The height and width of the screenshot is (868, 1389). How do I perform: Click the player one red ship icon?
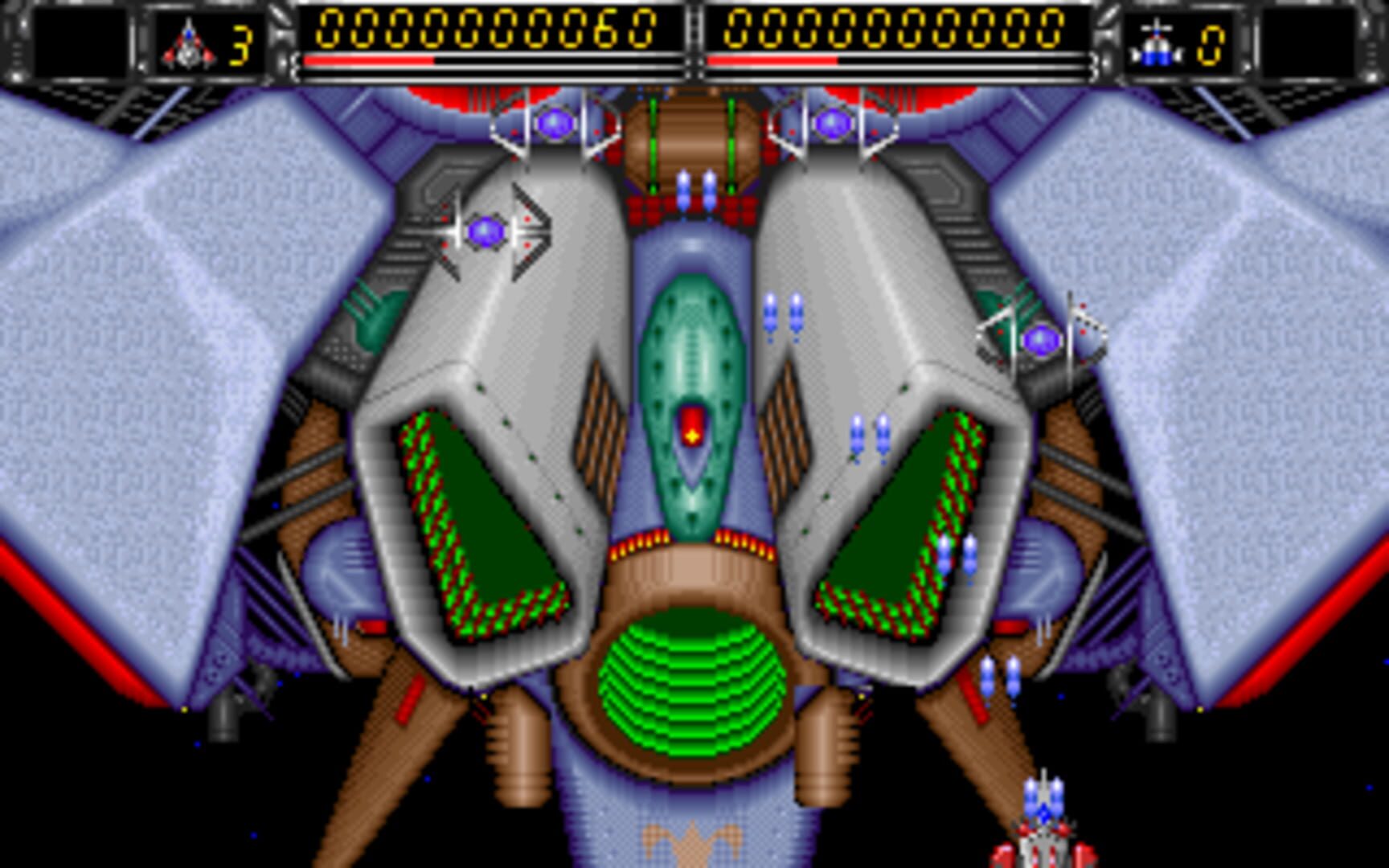(188, 45)
